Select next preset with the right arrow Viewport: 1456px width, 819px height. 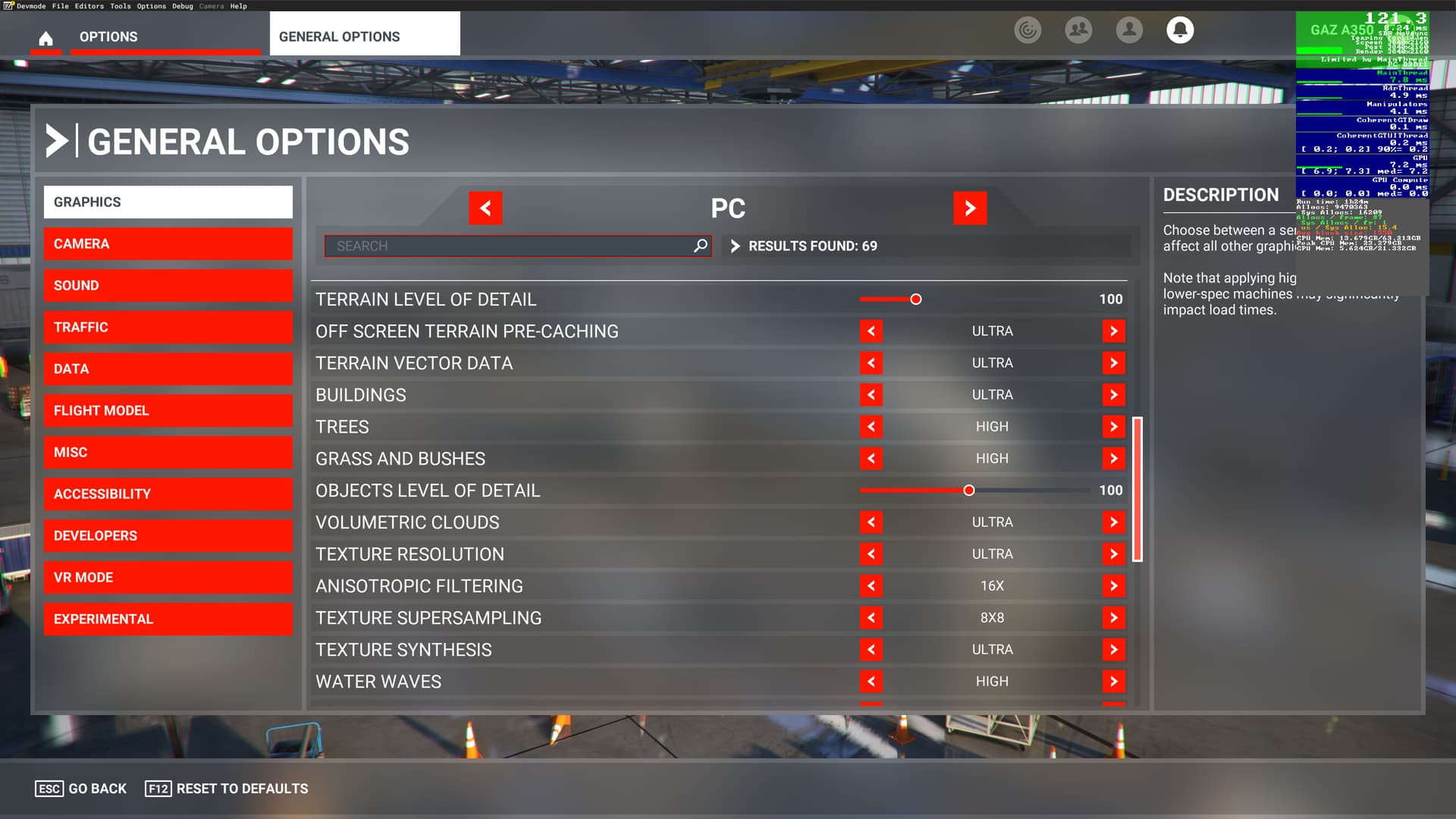pos(971,208)
